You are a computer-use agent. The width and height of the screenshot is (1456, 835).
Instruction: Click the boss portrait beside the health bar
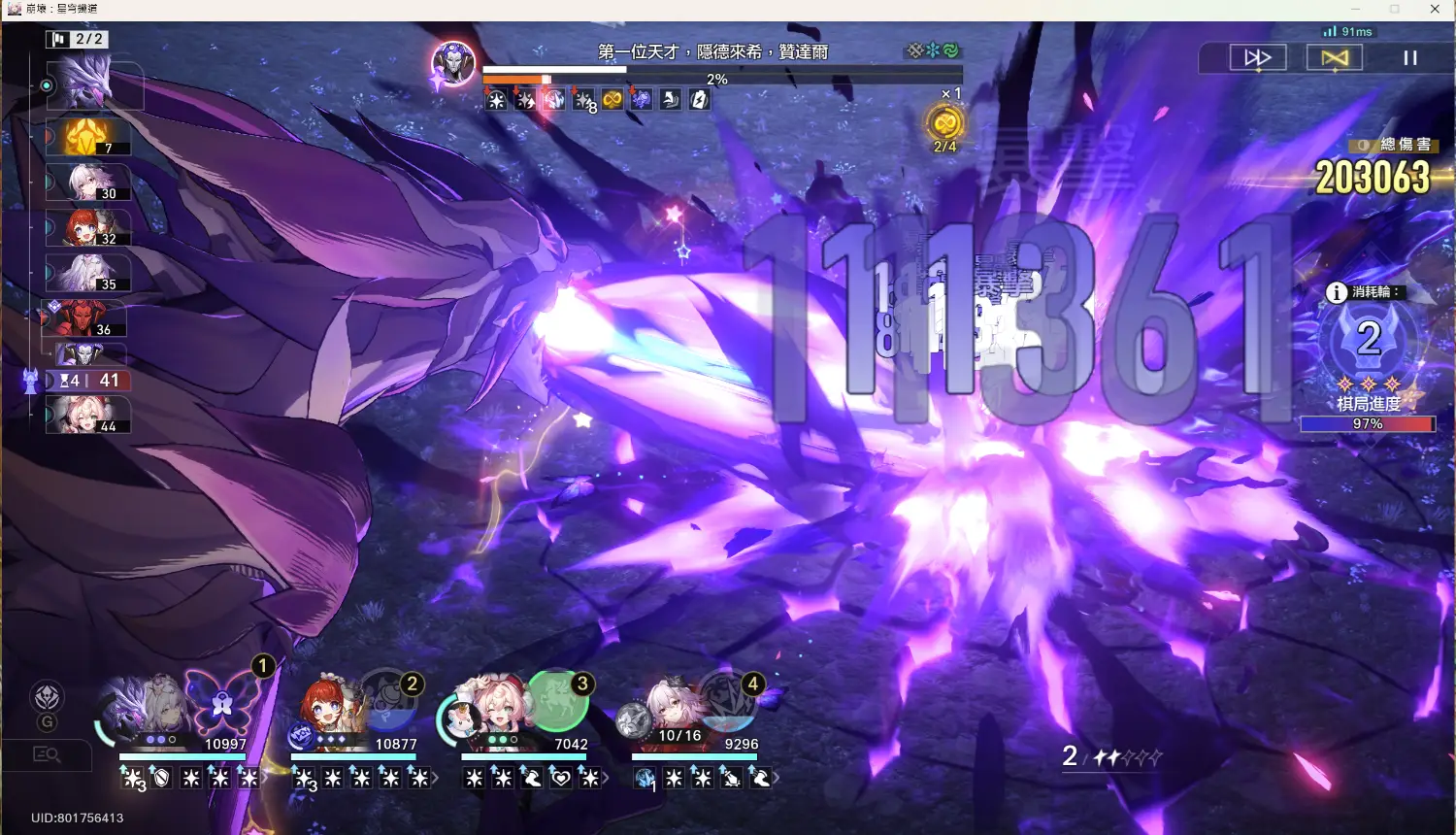[453, 64]
